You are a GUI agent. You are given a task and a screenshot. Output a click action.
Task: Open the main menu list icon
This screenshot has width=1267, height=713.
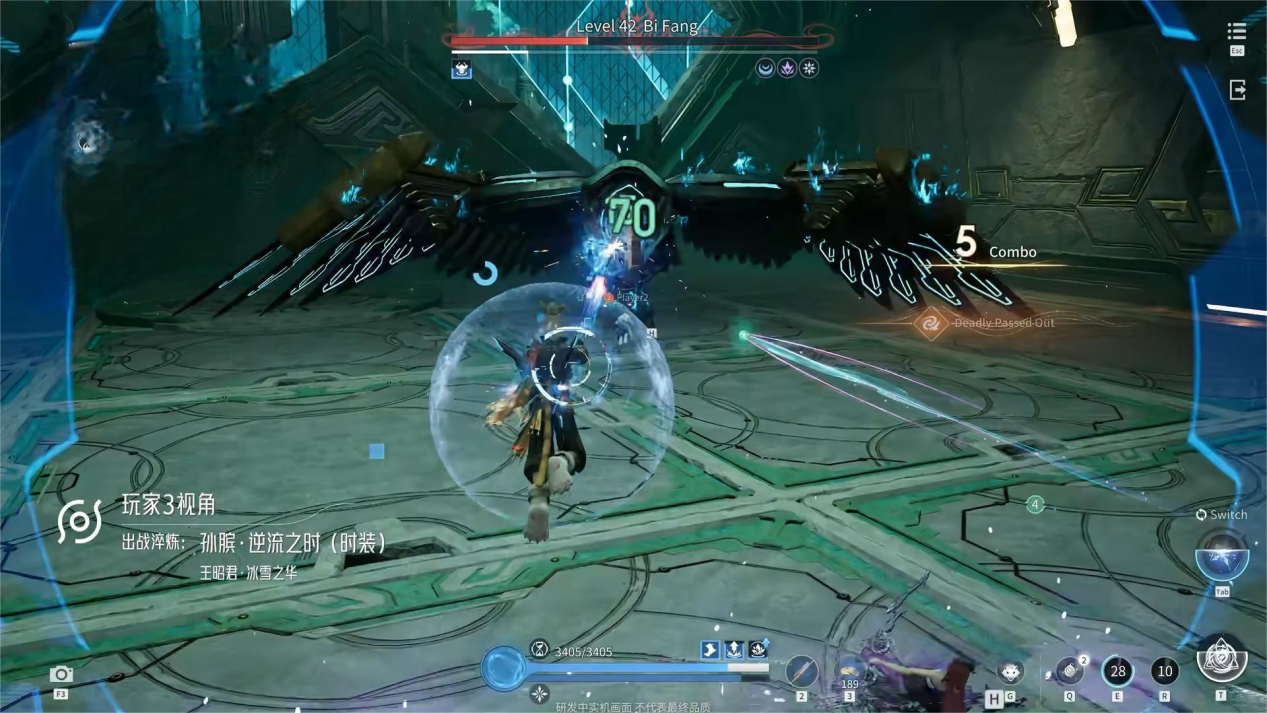(1237, 33)
